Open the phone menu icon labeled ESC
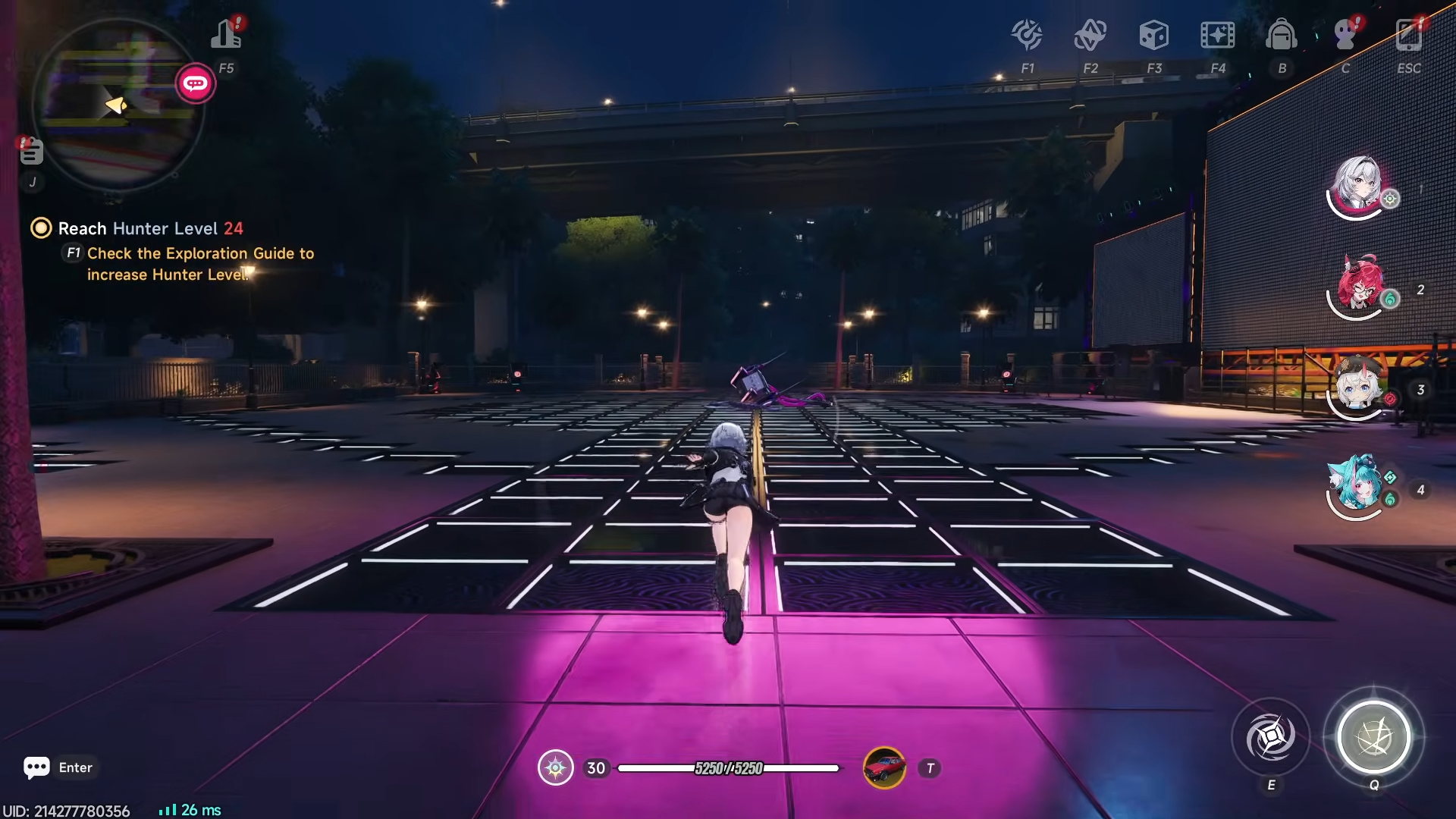The image size is (1456, 819). click(x=1409, y=35)
